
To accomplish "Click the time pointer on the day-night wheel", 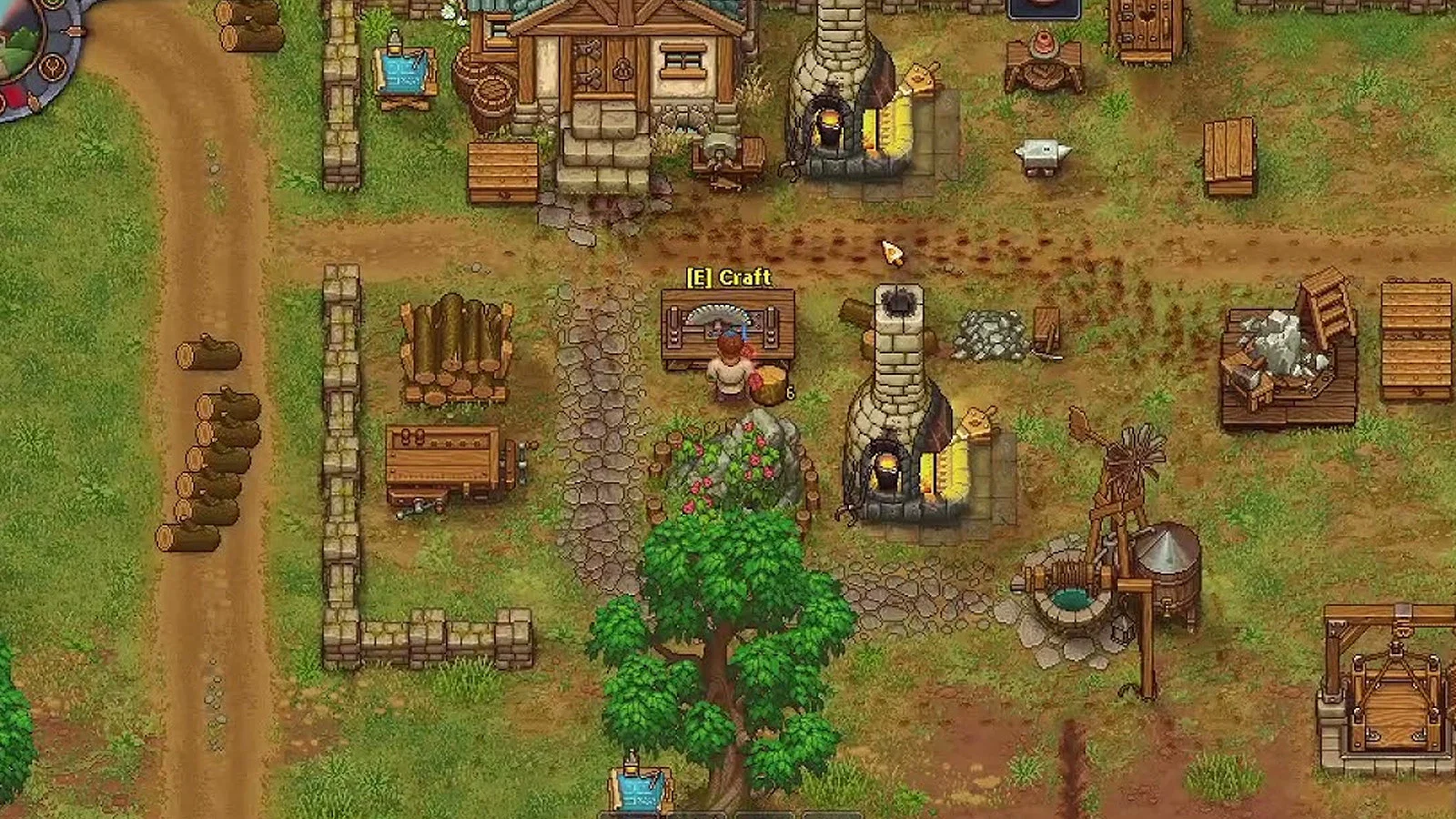I will (76, 30).
